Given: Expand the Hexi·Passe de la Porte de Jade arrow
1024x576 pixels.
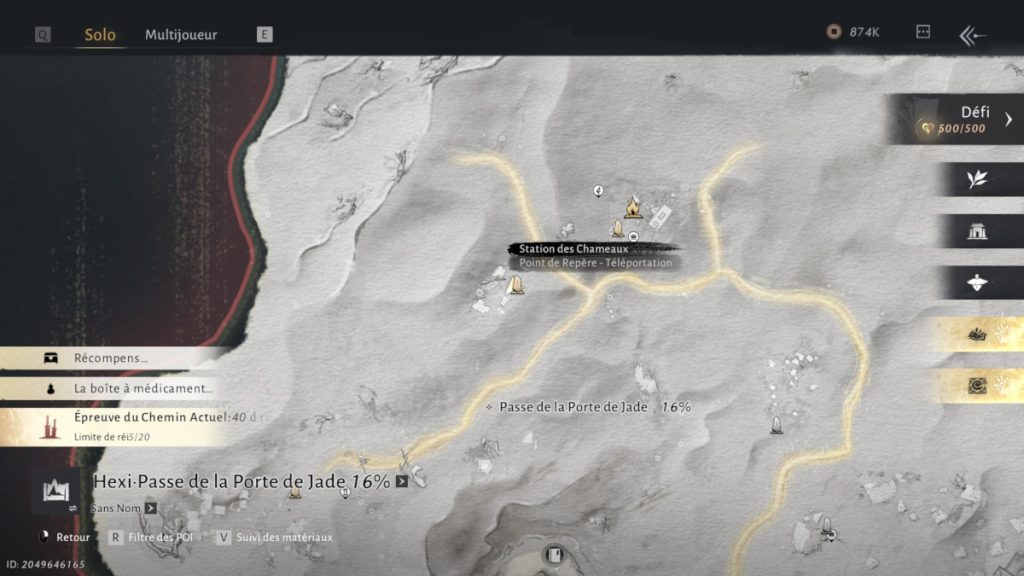Looking at the screenshot, I should [x=402, y=482].
